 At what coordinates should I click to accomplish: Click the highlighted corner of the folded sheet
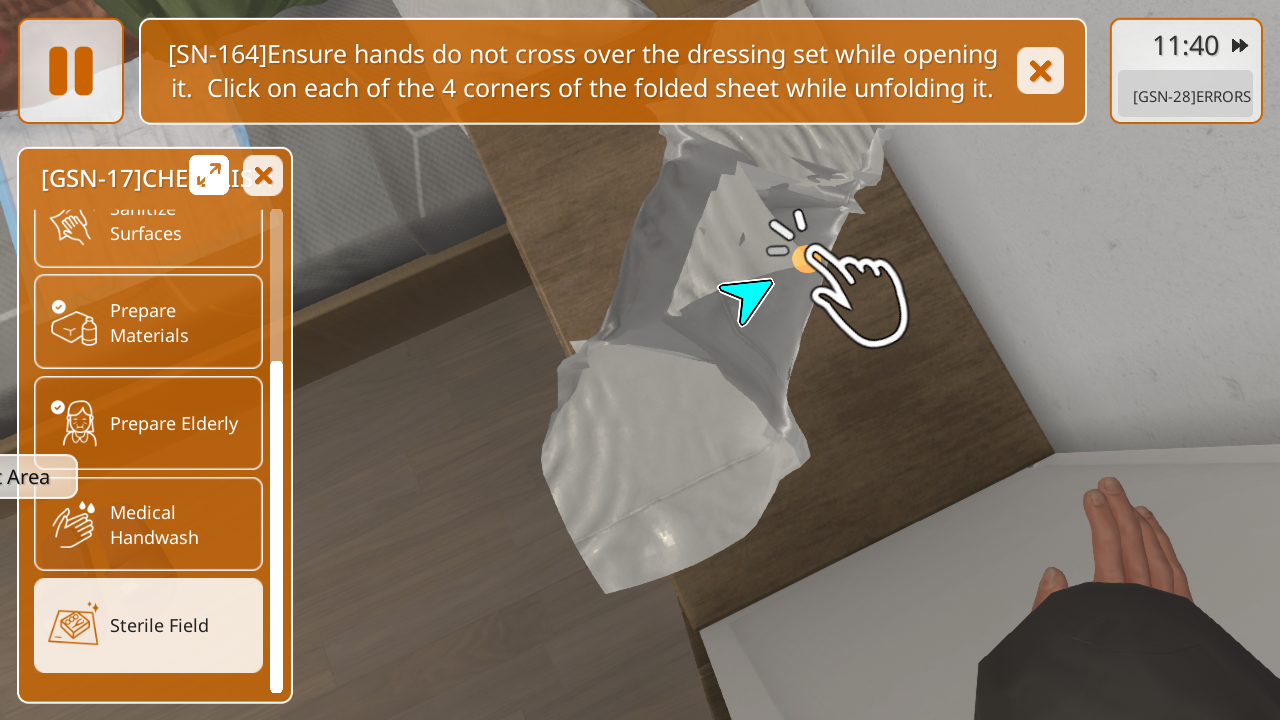(804, 260)
